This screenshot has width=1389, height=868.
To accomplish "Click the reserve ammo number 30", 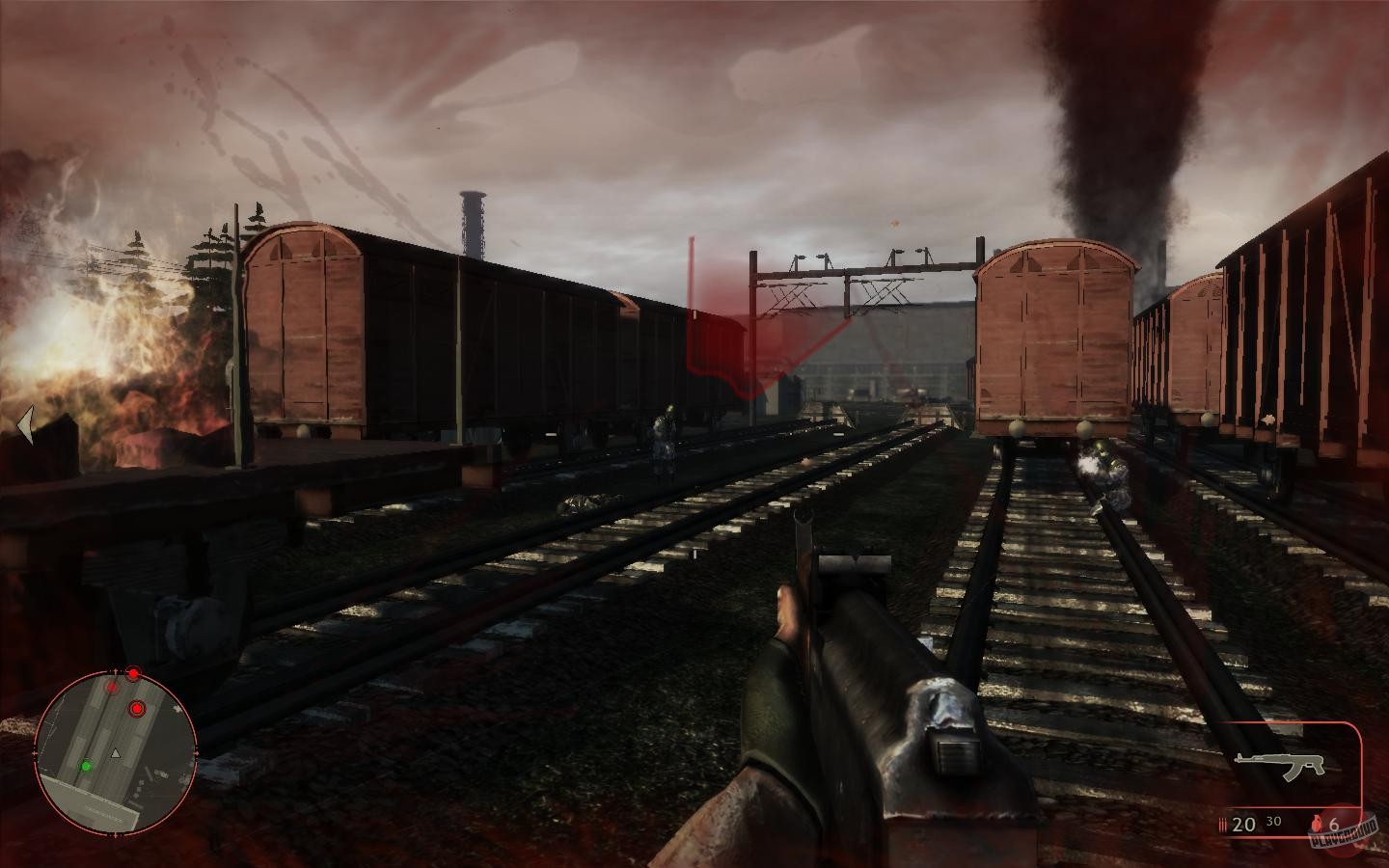I will point(1272,821).
